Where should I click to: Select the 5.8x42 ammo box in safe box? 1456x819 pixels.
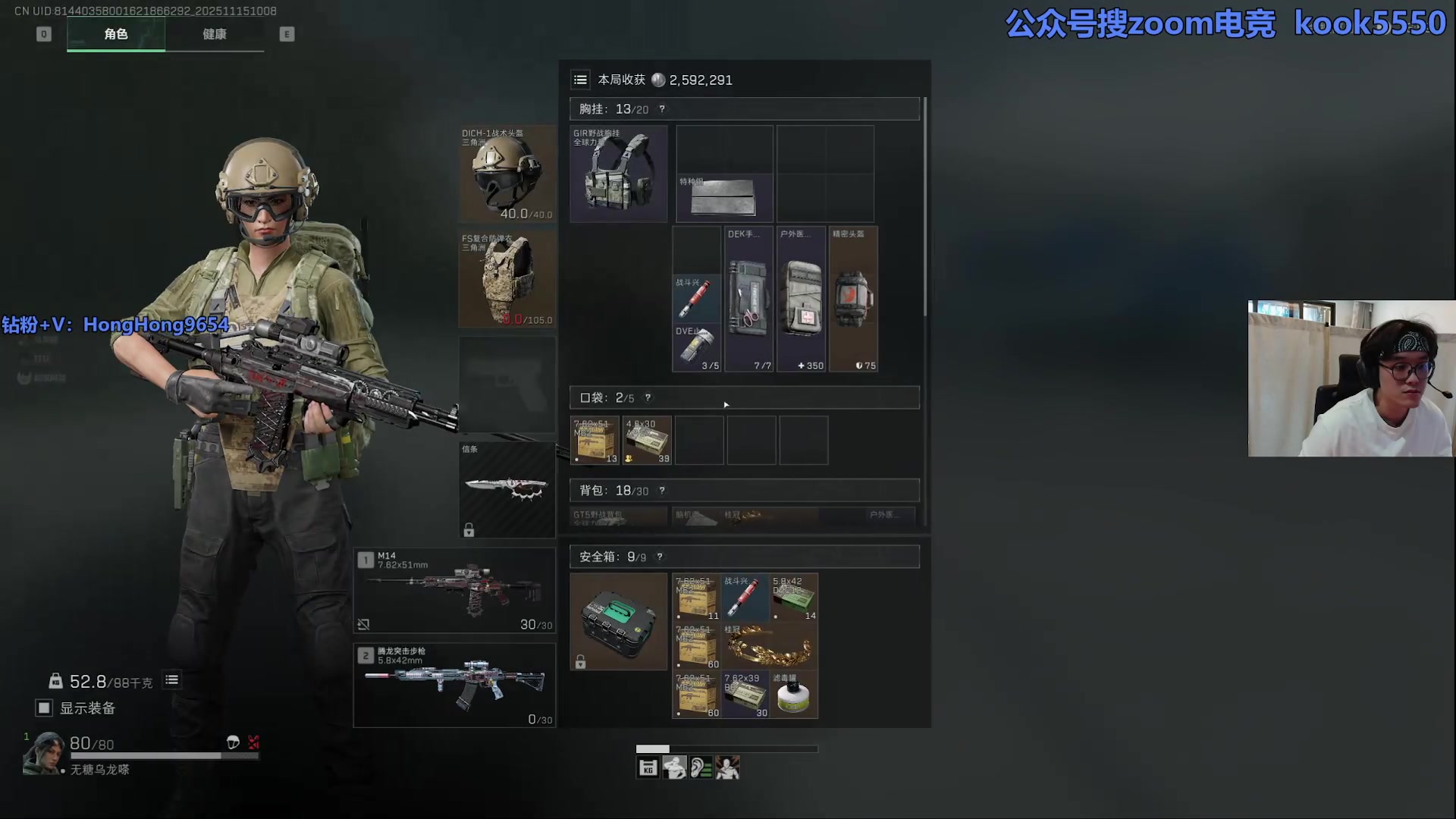coord(794,597)
